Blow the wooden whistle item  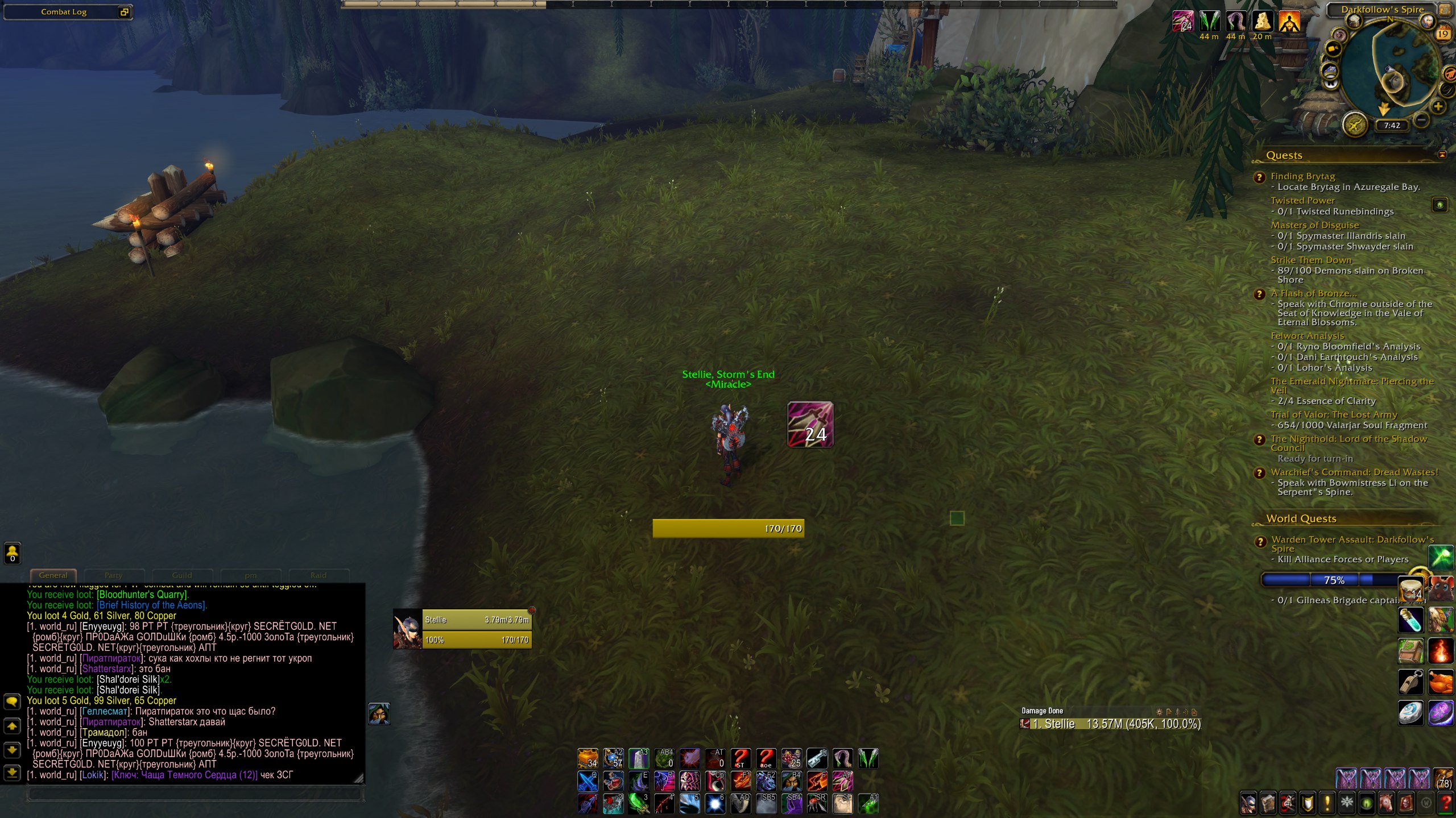(x=1410, y=682)
